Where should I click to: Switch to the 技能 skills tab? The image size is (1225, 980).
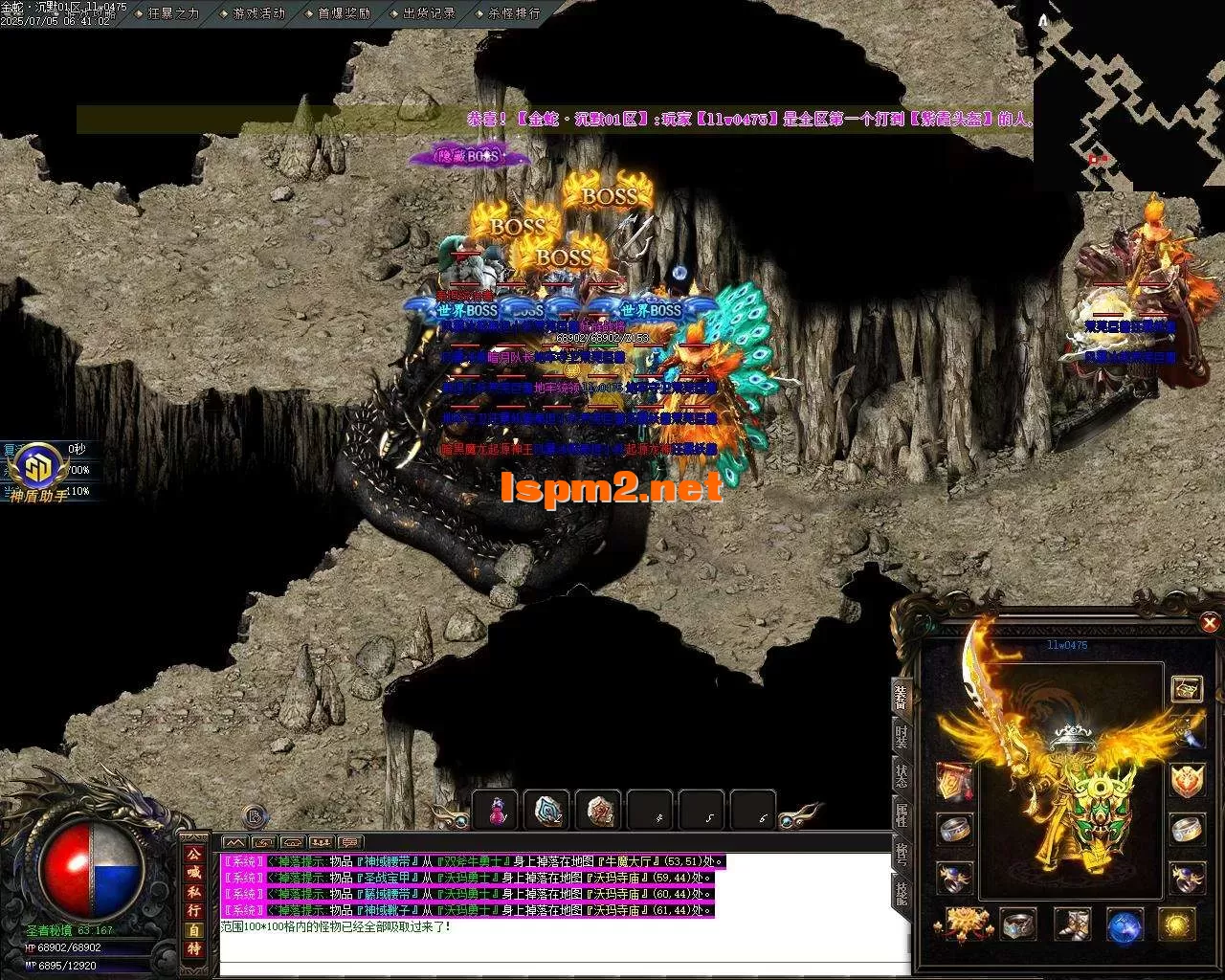click(902, 892)
